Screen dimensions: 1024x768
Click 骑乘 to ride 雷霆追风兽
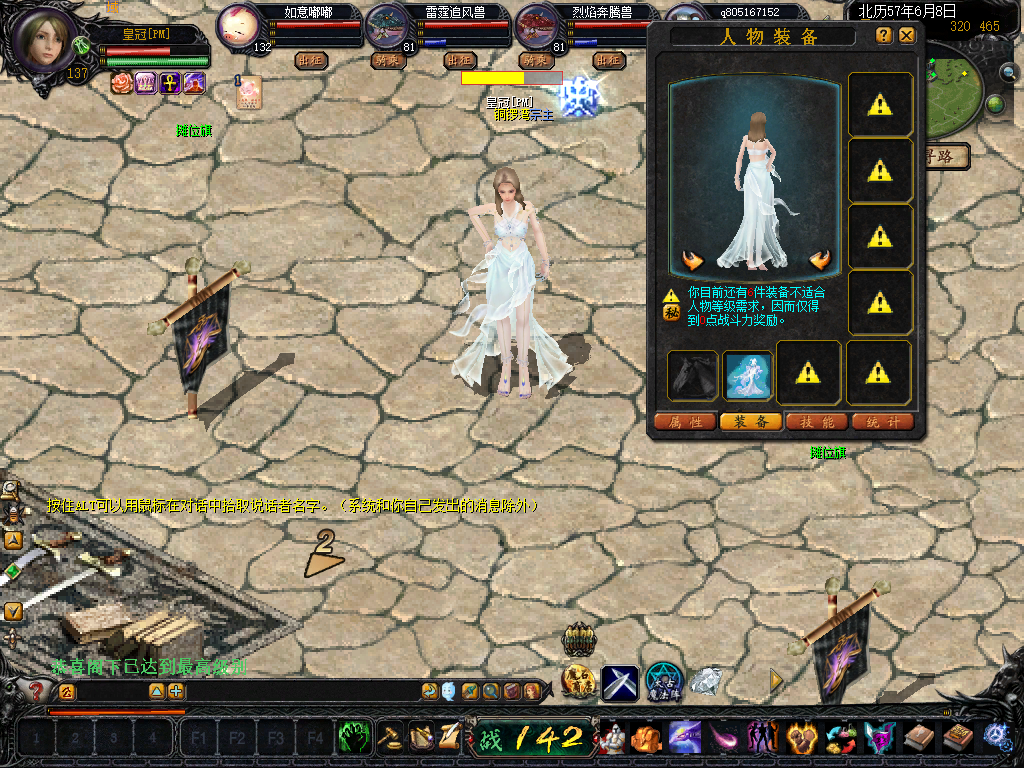(x=386, y=60)
